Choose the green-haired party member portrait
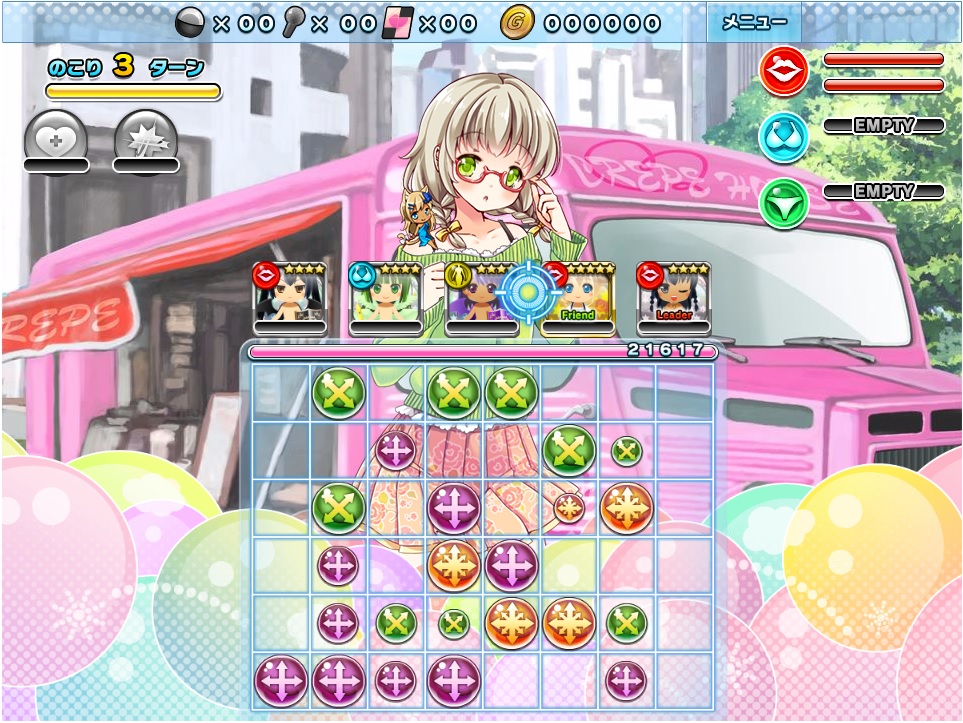The height and width of the screenshot is (723, 963). 385,298
